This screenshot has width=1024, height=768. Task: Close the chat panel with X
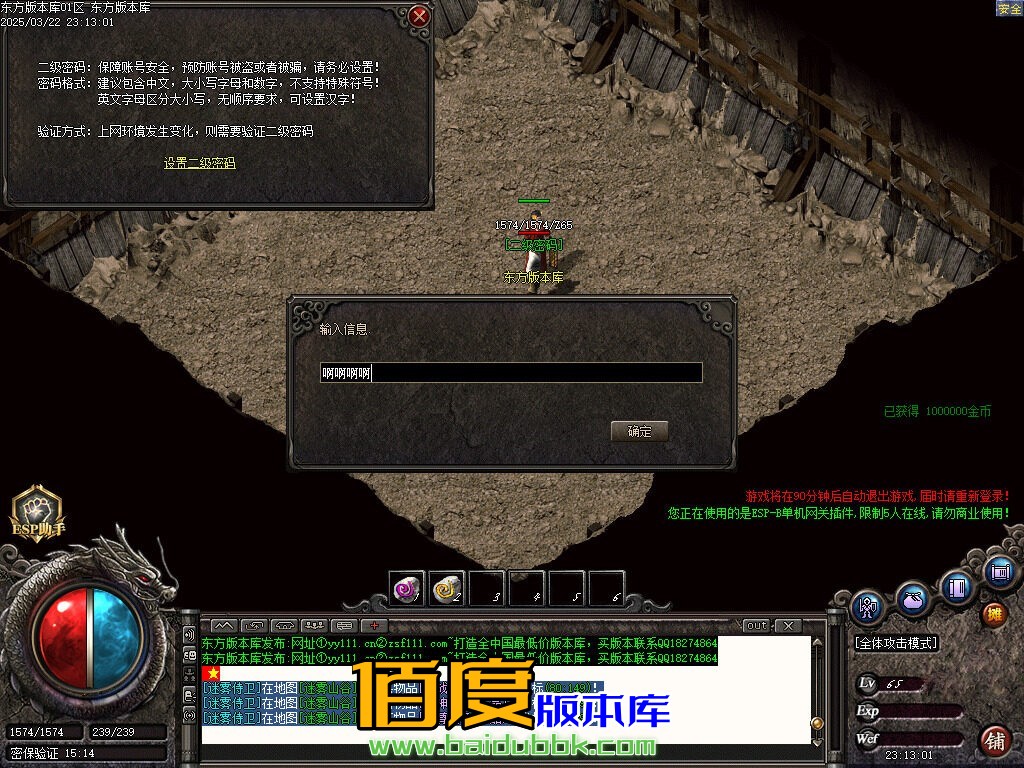(x=788, y=626)
